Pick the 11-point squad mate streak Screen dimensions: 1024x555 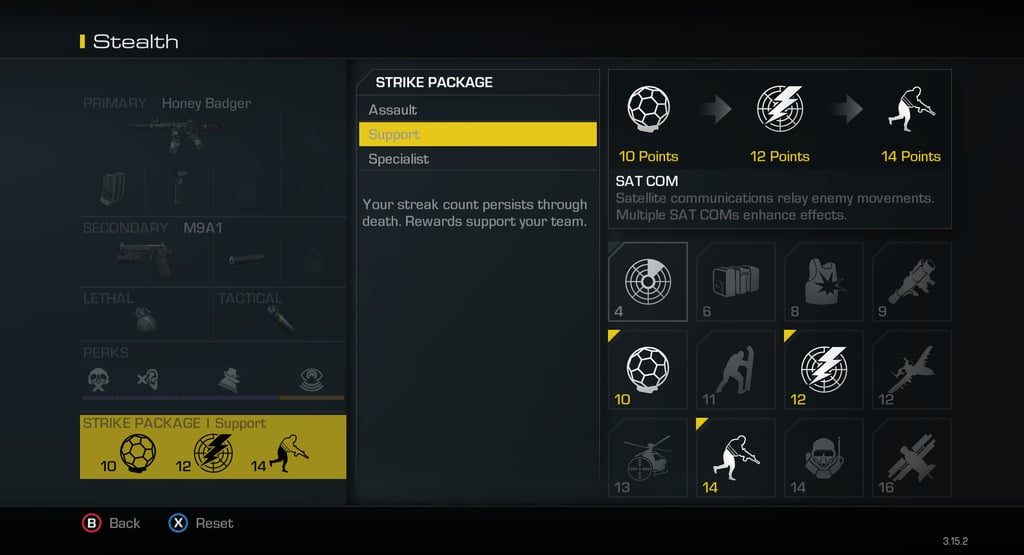pyautogui.click(x=735, y=369)
